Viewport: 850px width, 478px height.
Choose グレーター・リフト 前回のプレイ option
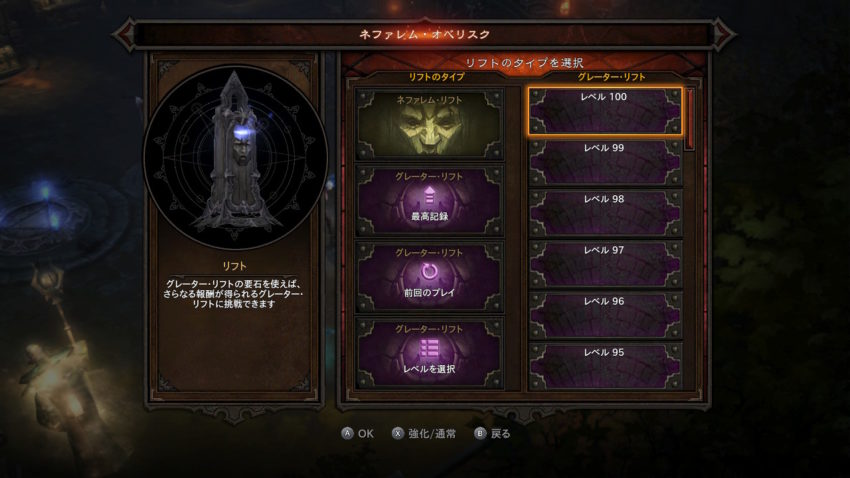click(430, 276)
